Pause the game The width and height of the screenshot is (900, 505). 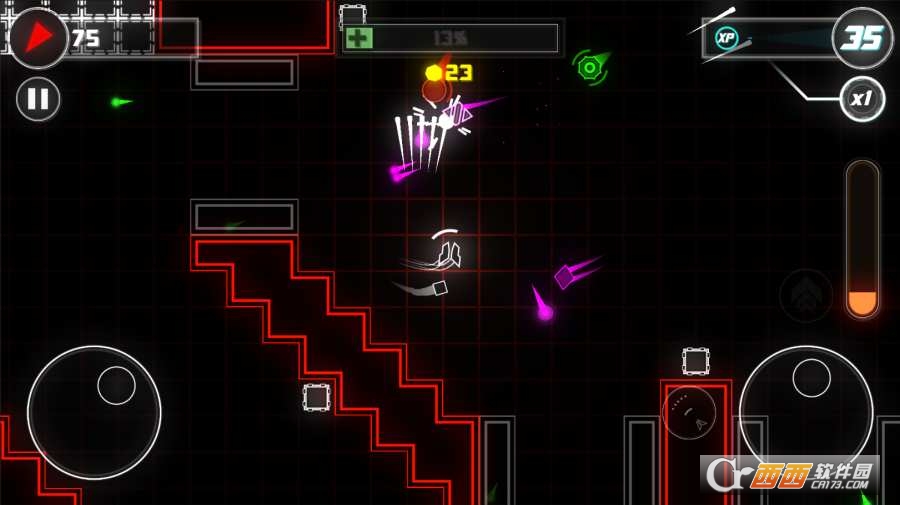38,99
